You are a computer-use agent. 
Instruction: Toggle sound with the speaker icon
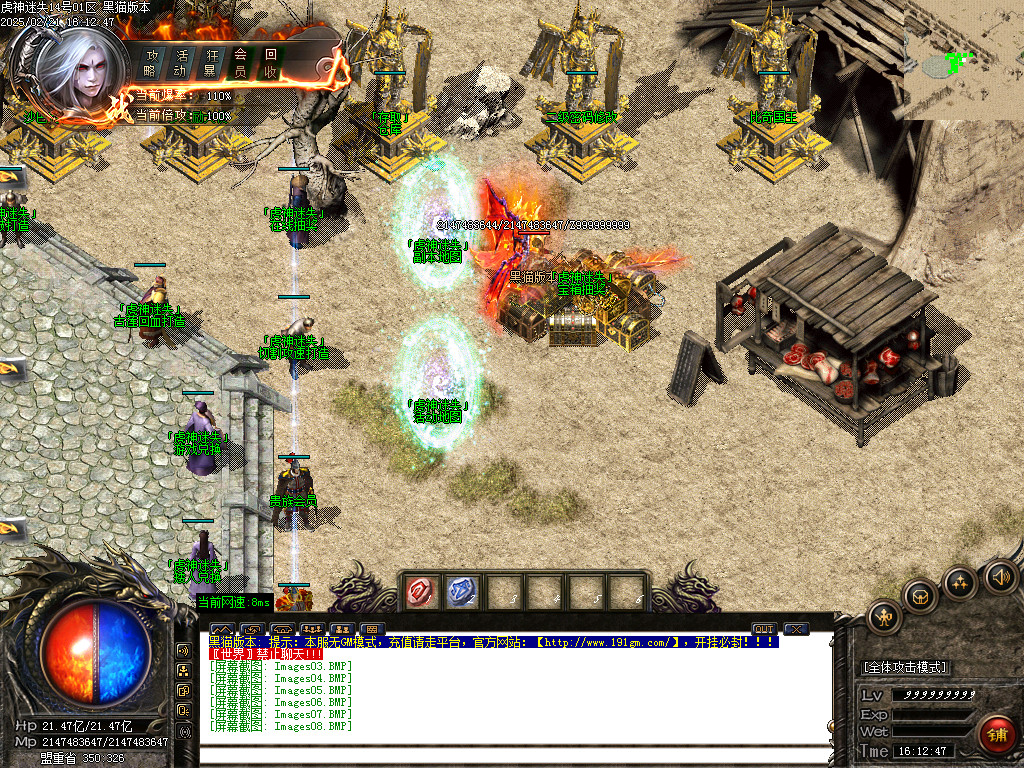(1000, 576)
